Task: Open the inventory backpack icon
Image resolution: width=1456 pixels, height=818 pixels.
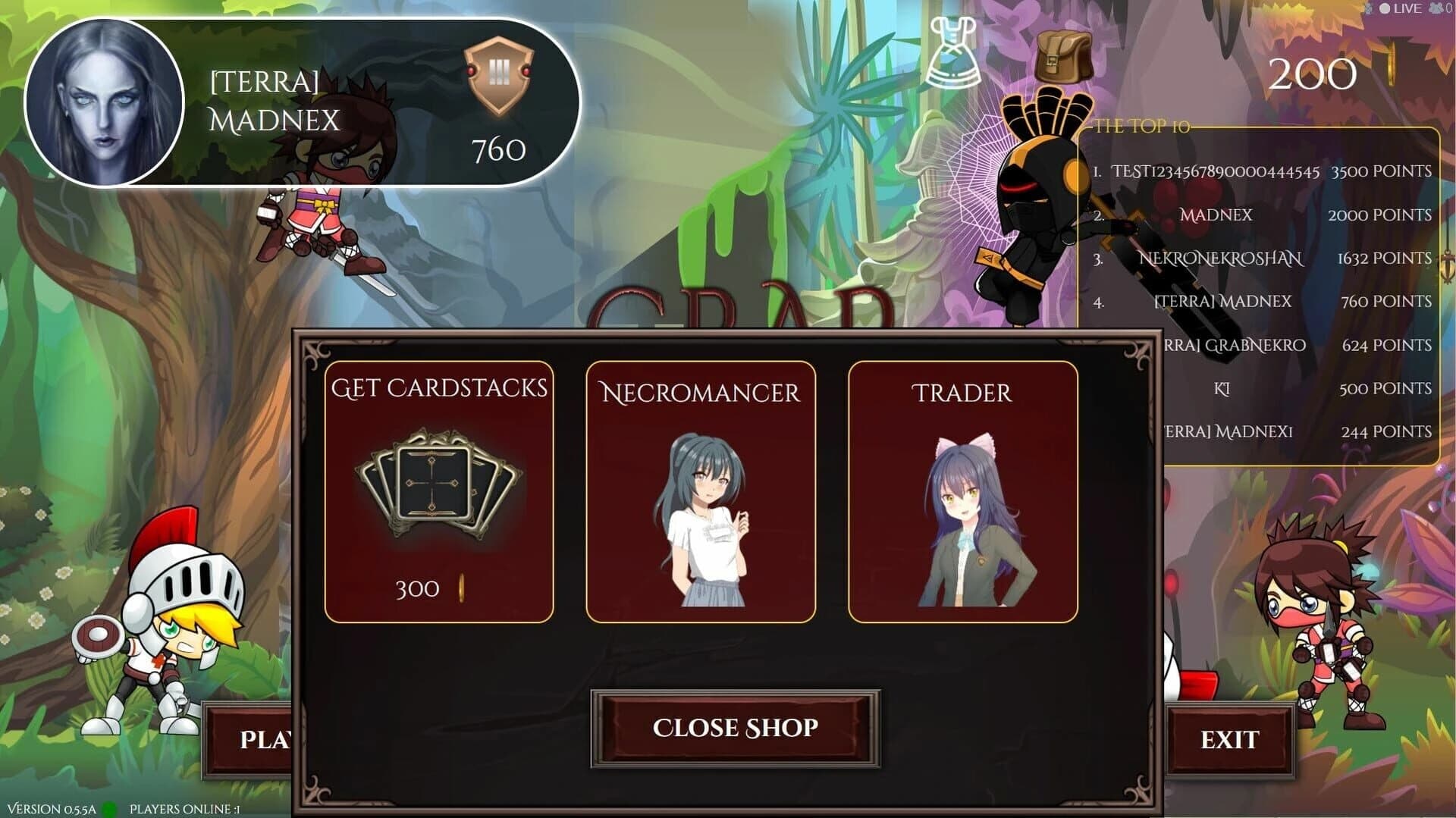Action: tap(1062, 53)
